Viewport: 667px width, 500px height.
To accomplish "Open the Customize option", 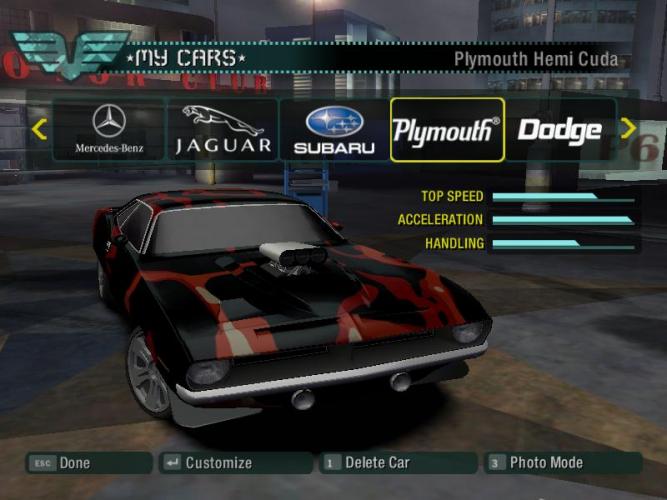I will pyautogui.click(x=235, y=463).
